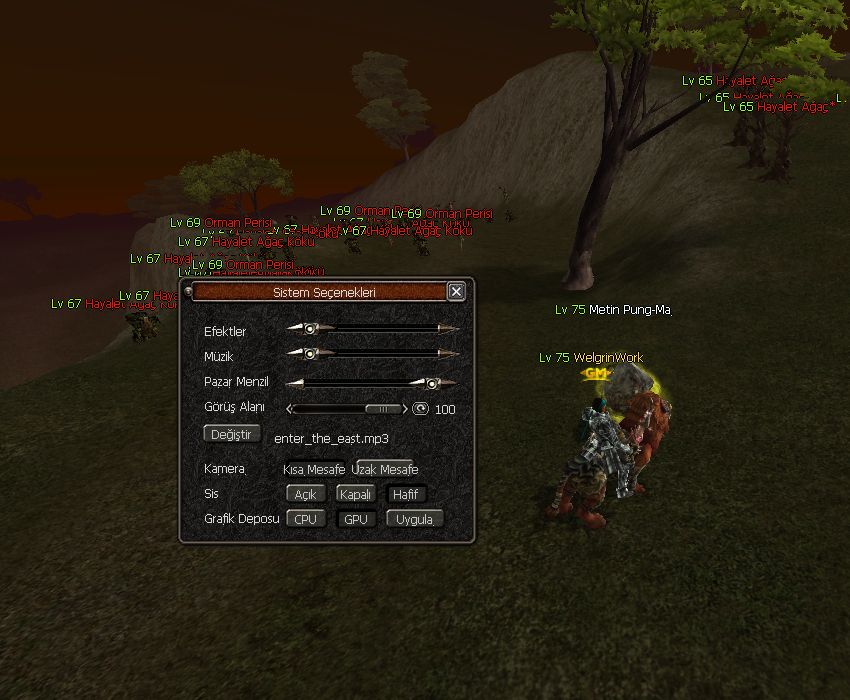The image size is (850, 700).
Task: Choose GPU for Grafik Deposu
Action: tap(356, 519)
